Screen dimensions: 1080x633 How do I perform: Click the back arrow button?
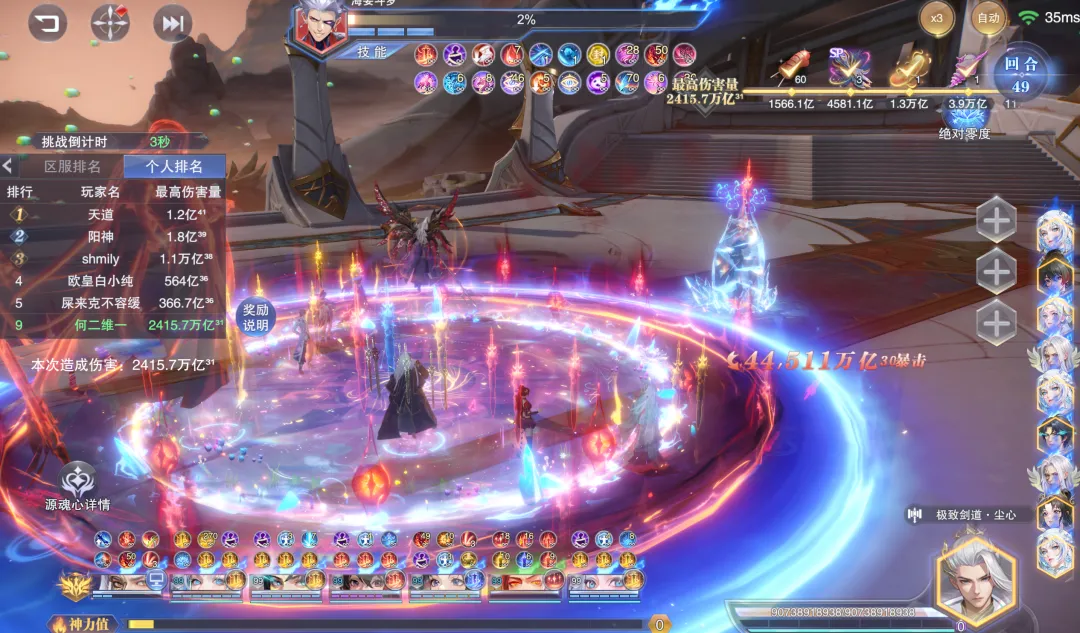(x=48, y=22)
